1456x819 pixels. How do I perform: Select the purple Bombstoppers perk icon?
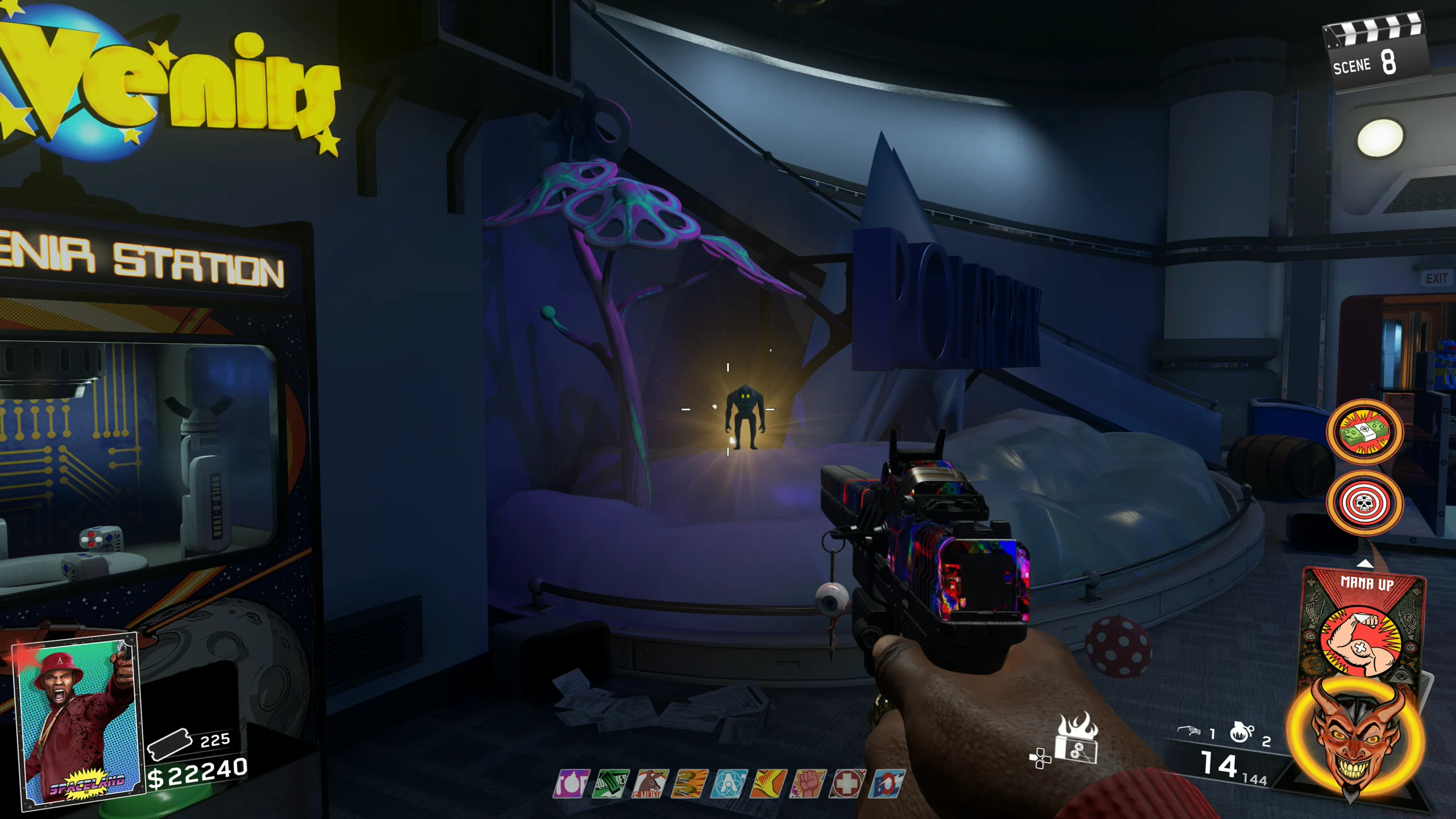tap(570, 784)
